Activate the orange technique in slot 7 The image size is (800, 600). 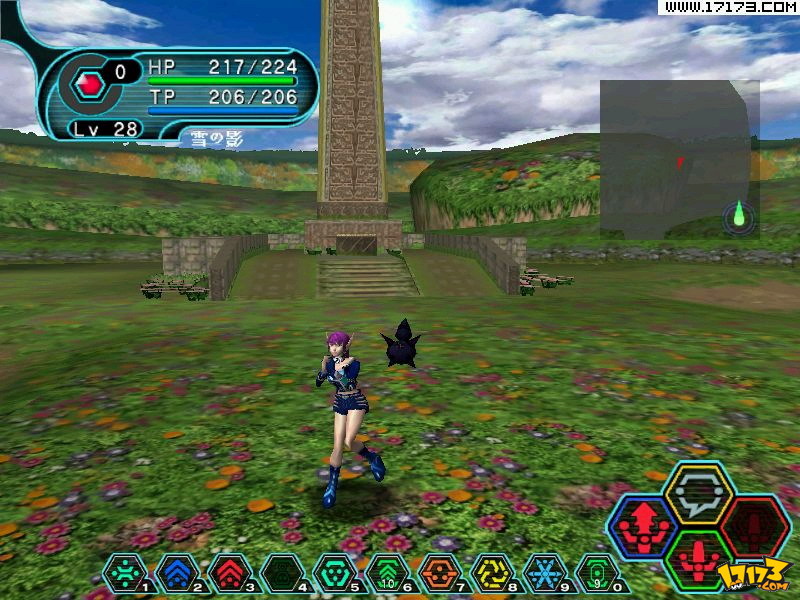point(440,573)
